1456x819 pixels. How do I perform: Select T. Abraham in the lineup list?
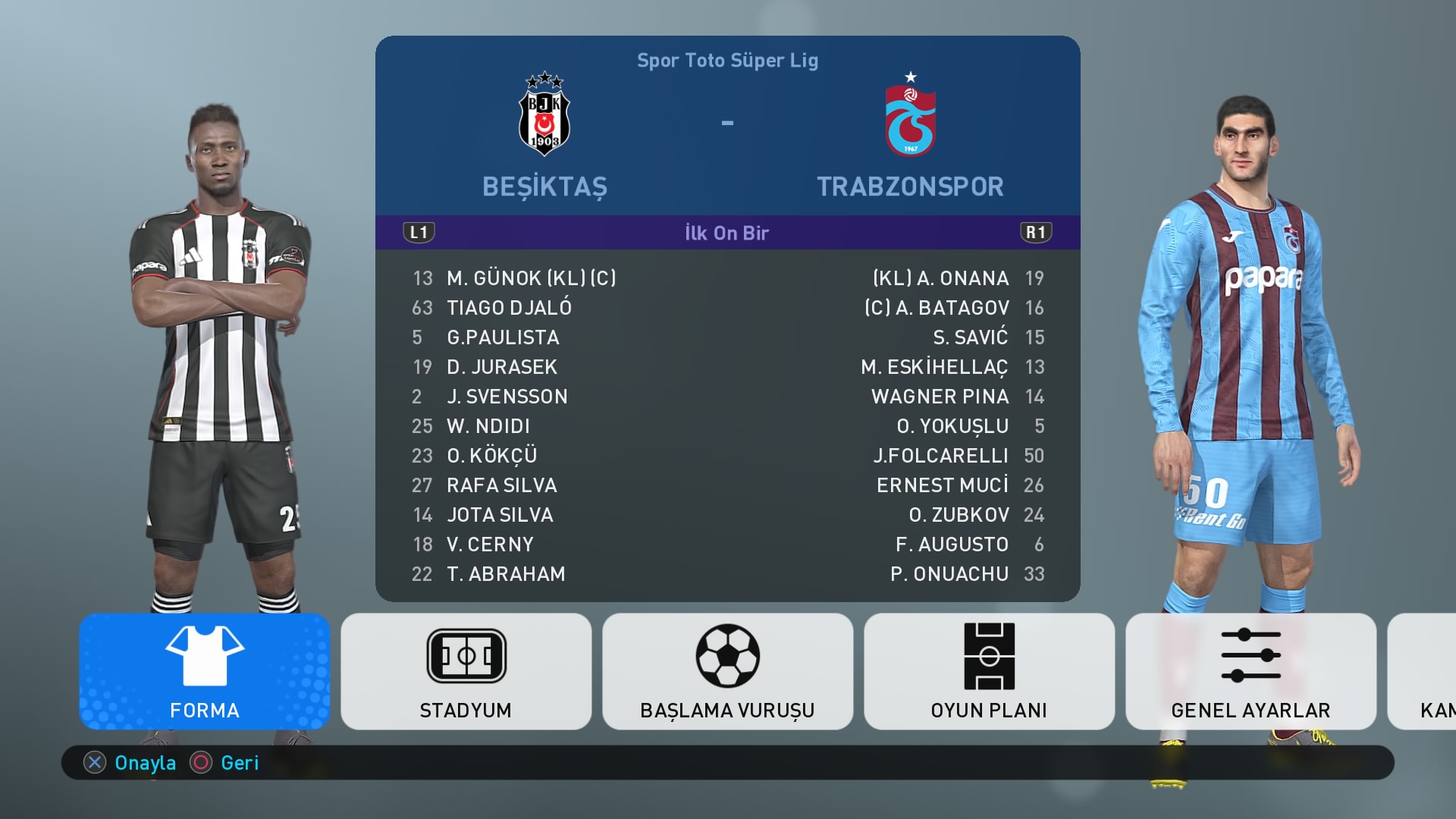pyautogui.click(x=506, y=574)
